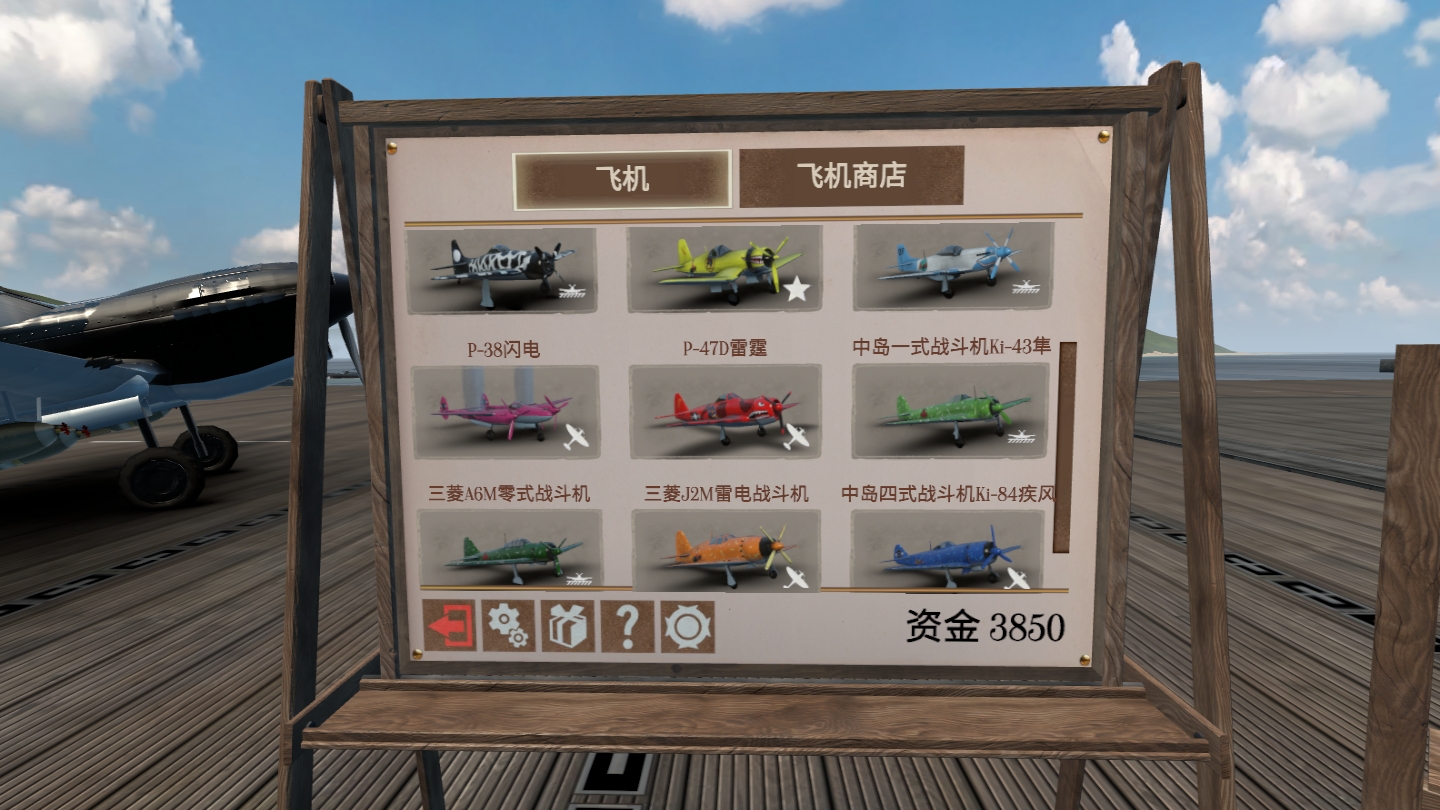Click the 资金 3850 funds display

(x=985, y=625)
